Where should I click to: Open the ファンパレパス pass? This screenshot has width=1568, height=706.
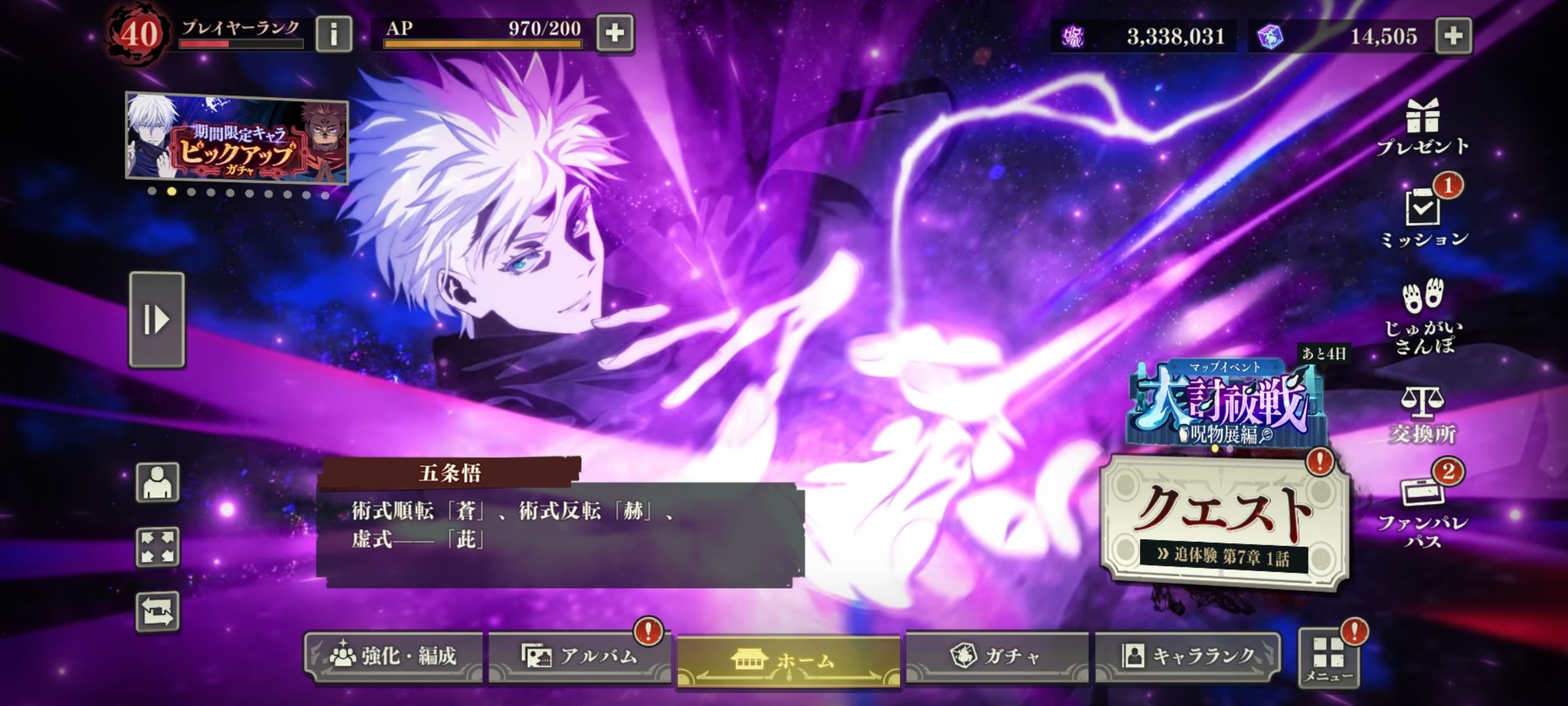pos(1422,511)
